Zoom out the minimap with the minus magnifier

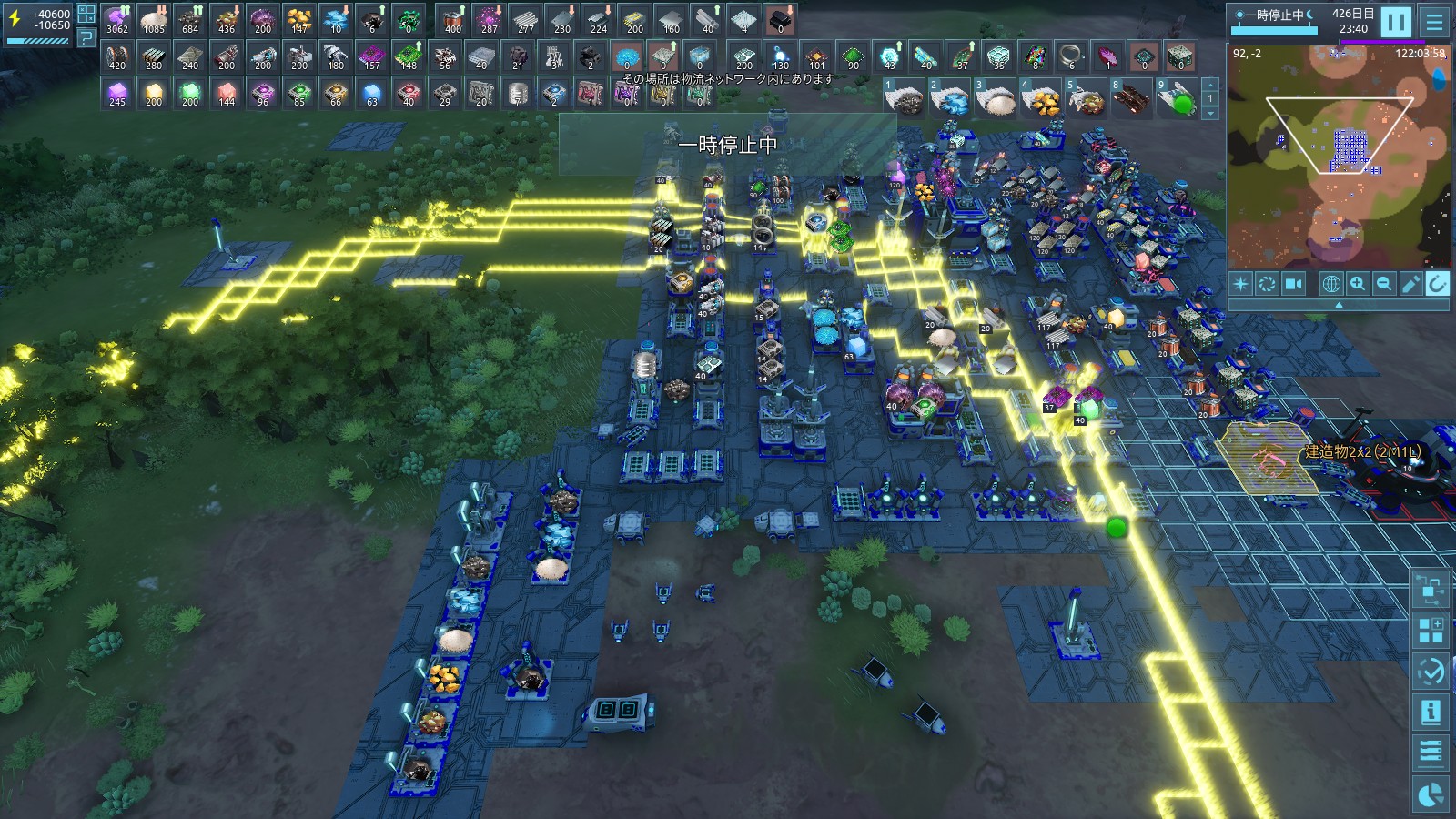(1384, 284)
